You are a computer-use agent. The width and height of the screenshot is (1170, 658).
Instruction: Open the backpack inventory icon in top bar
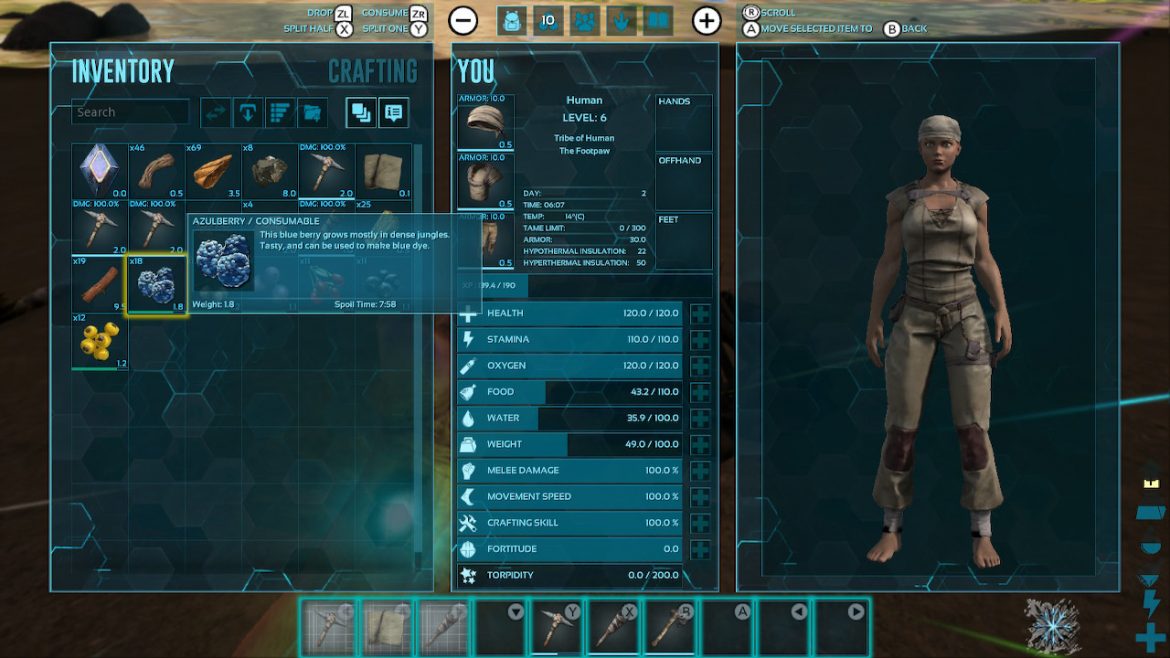[x=511, y=20]
